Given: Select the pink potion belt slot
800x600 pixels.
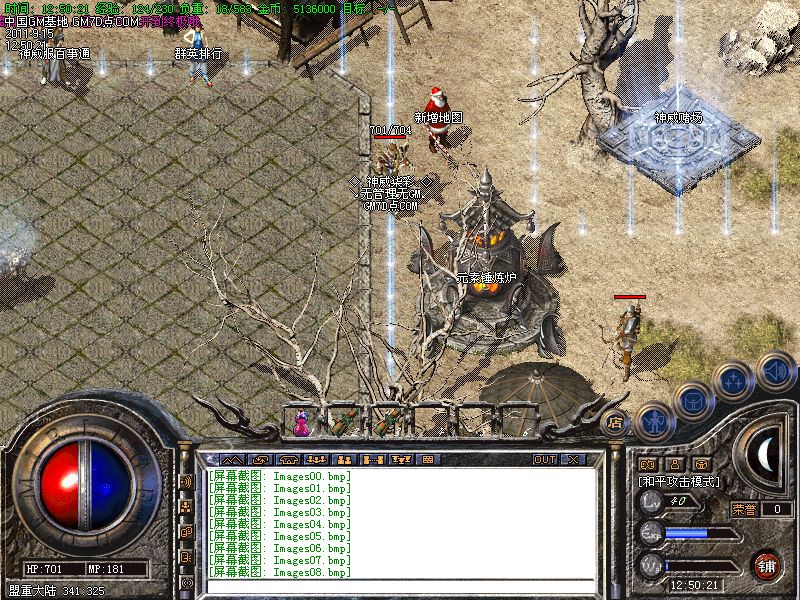Looking at the screenshot, I should pos(301,423).
